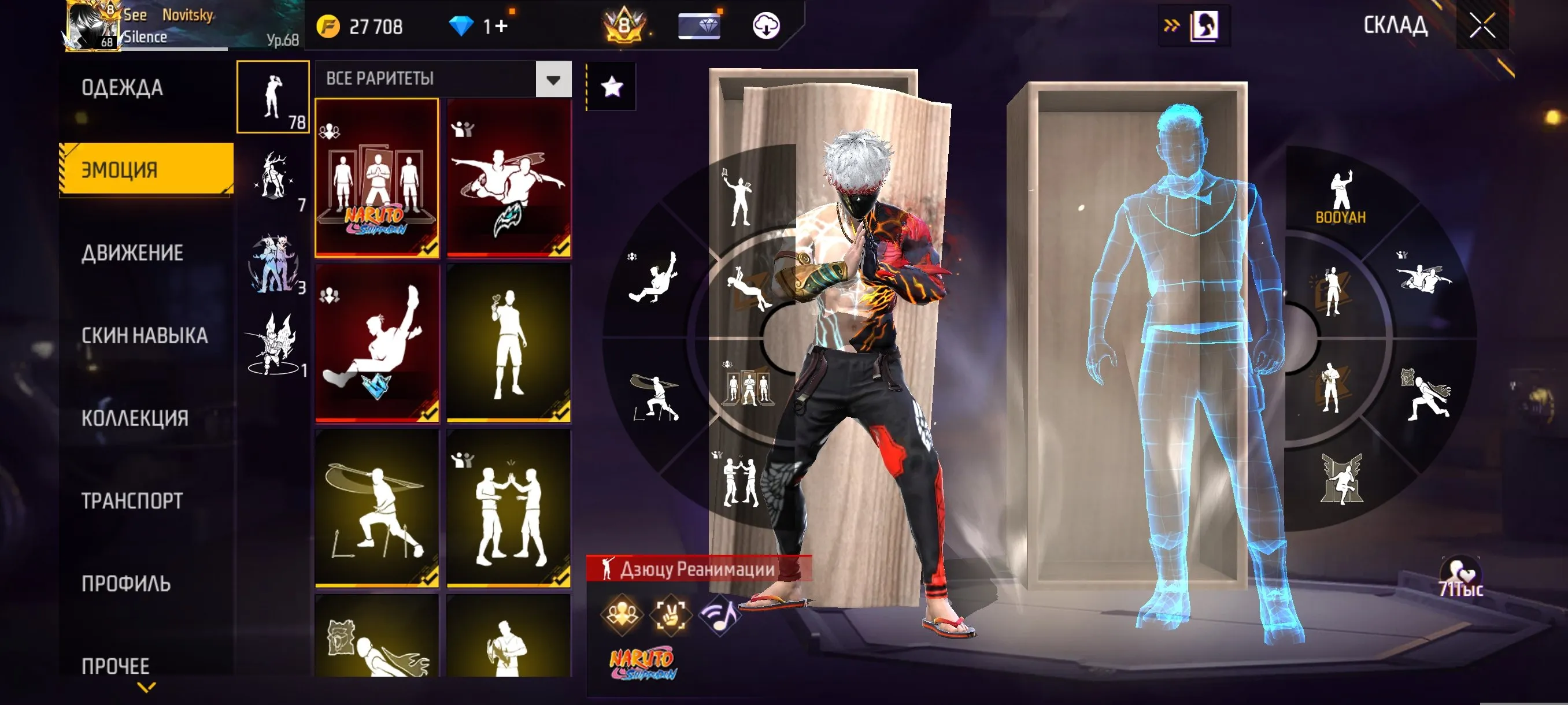Viewport: 1568px width, 705px height.
Task: Open the gold coins balance icon
Action: 330,27
